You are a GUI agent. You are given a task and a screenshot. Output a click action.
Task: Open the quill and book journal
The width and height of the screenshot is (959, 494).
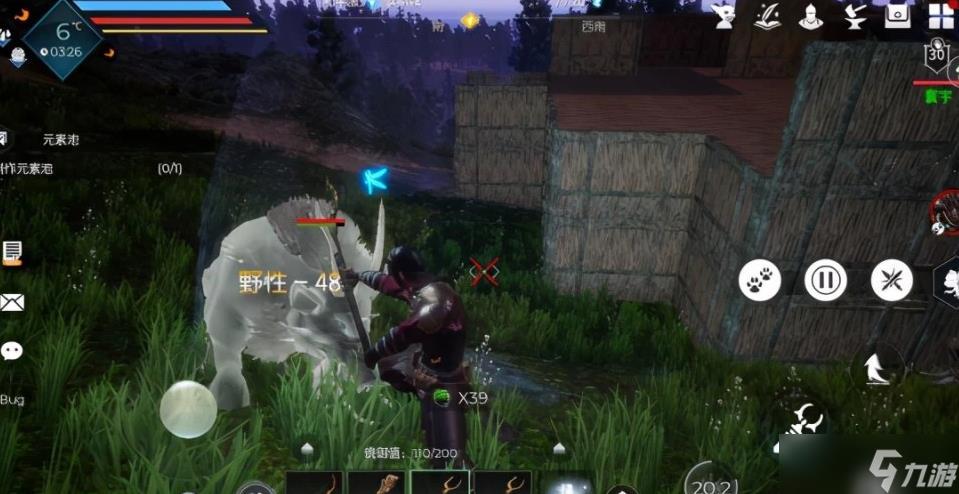[766, 15]
